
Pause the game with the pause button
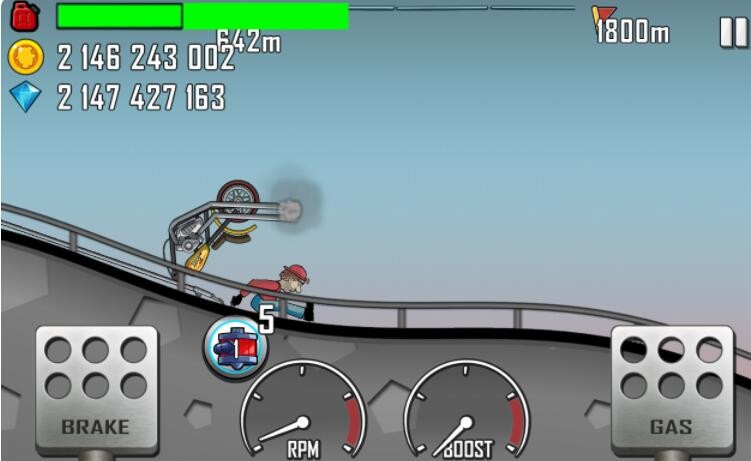click(733, 32)
